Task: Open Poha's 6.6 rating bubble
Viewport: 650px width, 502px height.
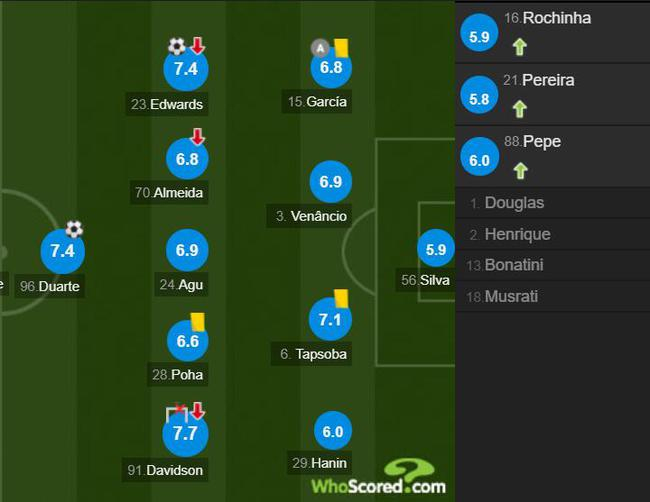Action: click(186, 341)
